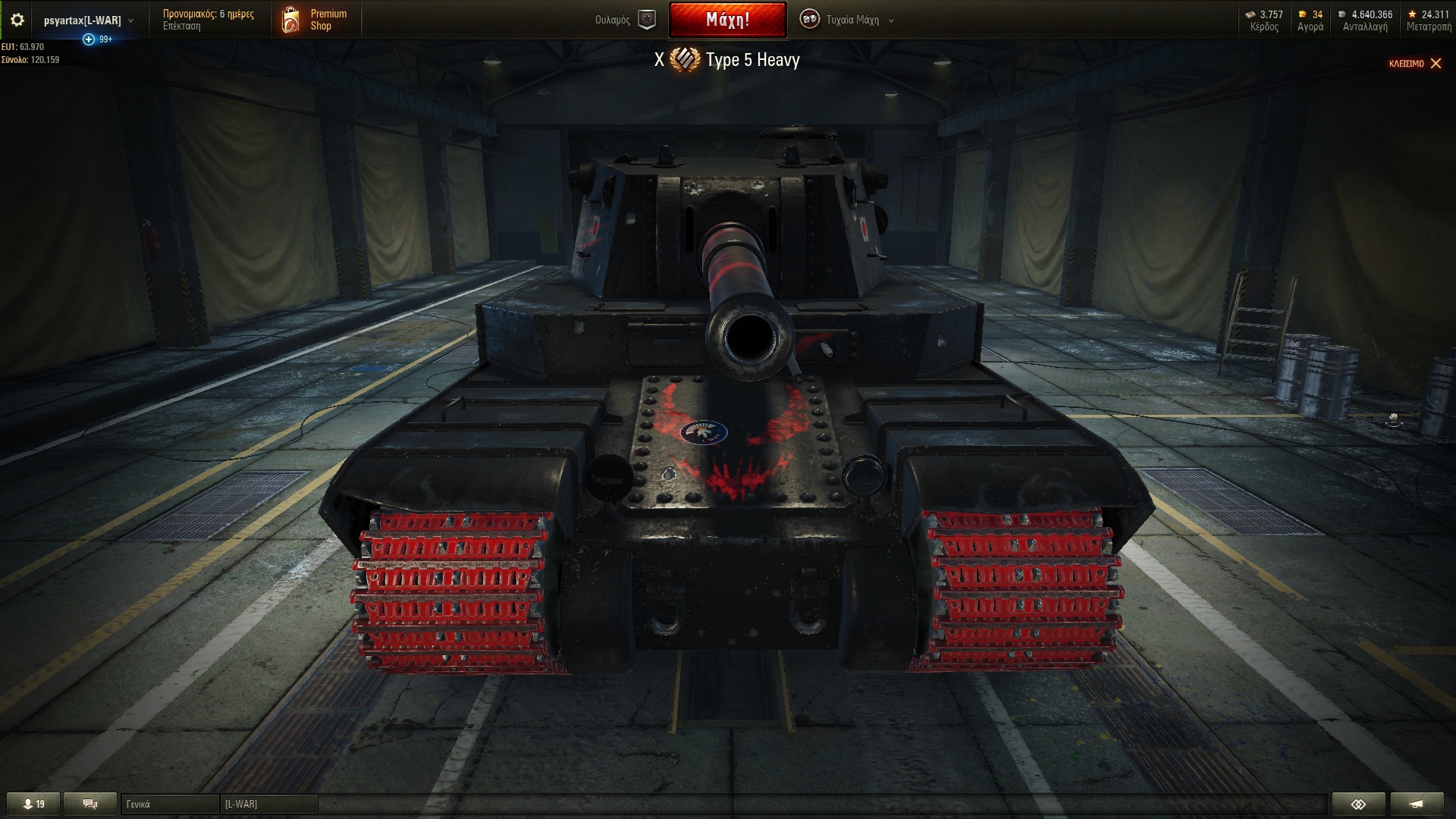Open the Αγορά bonds purchase icon

click(x=1303, y=13)
